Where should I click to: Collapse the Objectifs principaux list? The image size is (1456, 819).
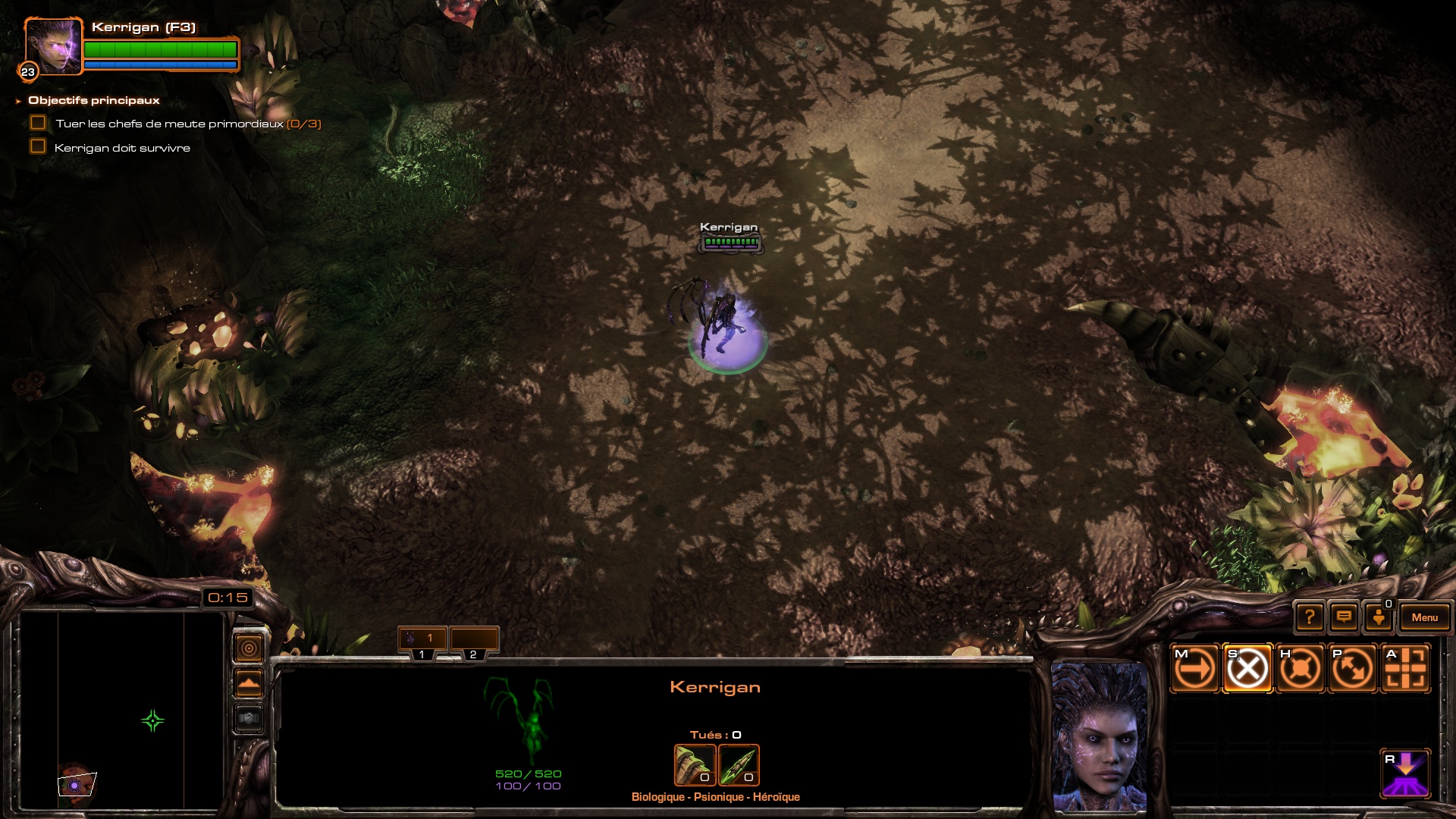(18, 101)
